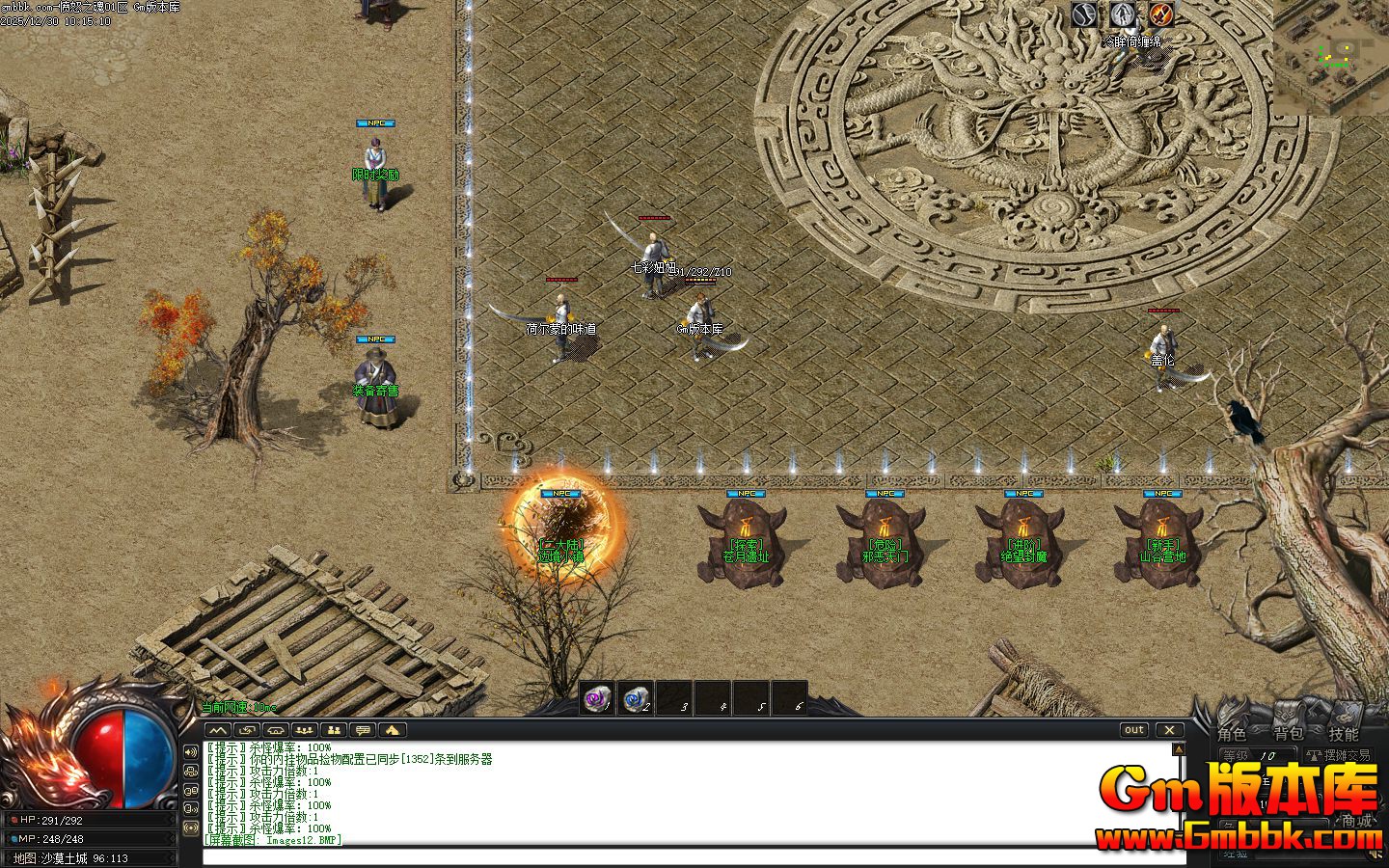Activate the grey running figure skill icon
This screenshot has width=1389, height=868.
[x=1122, y=14]
